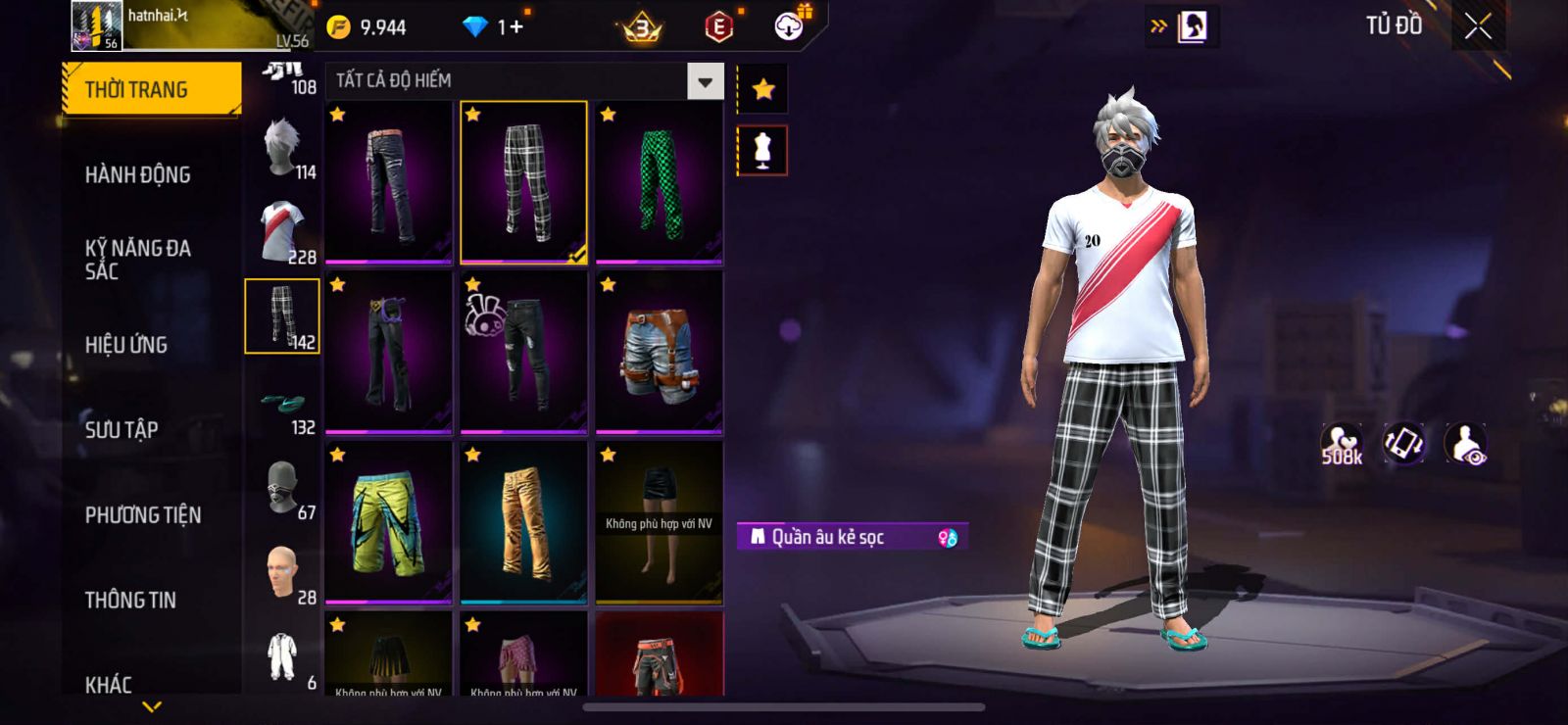Select the yellow-green patterned shorts
The image size is (1568, 725).
point(388,523)
